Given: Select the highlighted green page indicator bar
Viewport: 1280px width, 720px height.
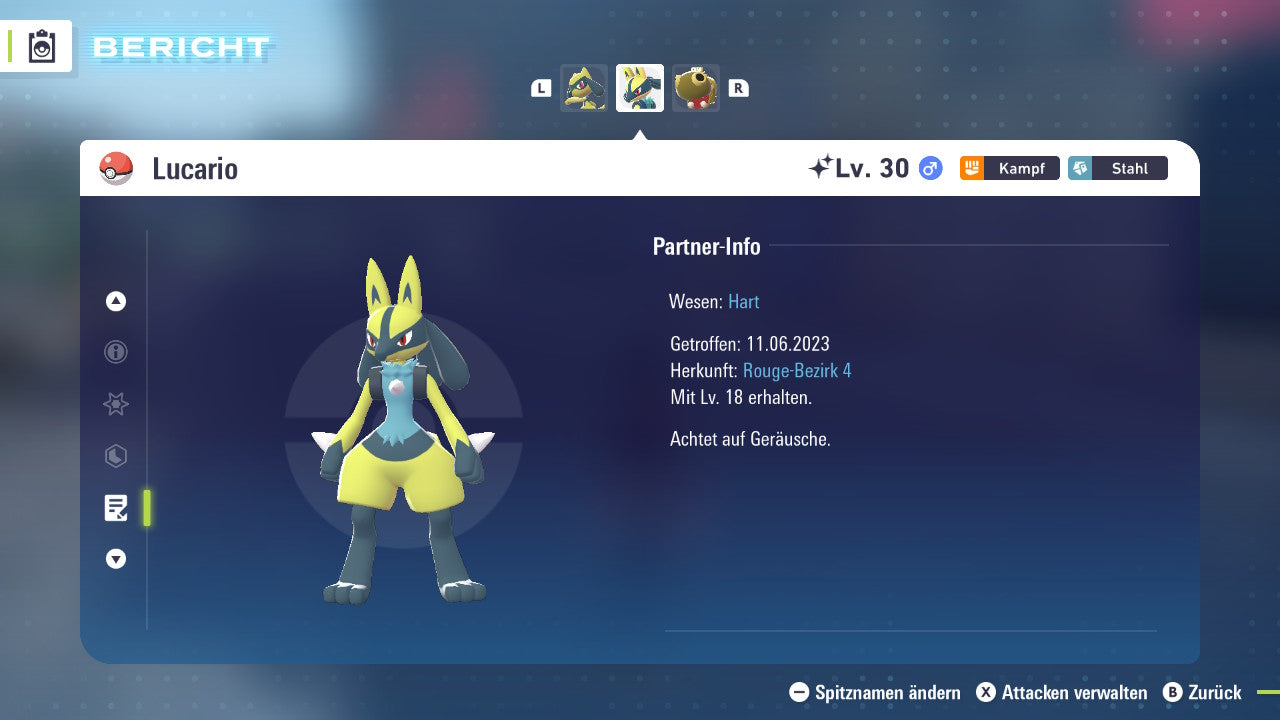Looking at the screenshot, I should 146,508.
